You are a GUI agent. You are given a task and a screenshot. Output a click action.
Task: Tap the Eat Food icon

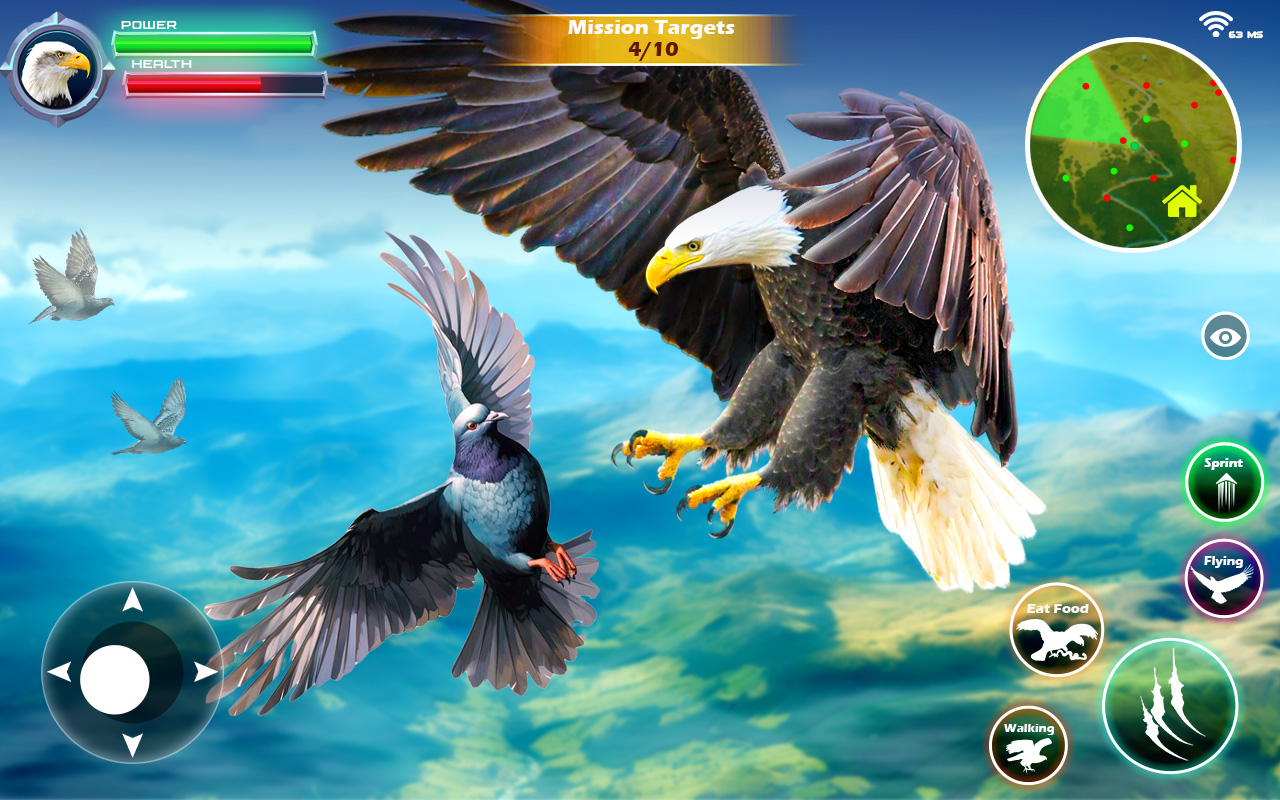[1055, 630]
